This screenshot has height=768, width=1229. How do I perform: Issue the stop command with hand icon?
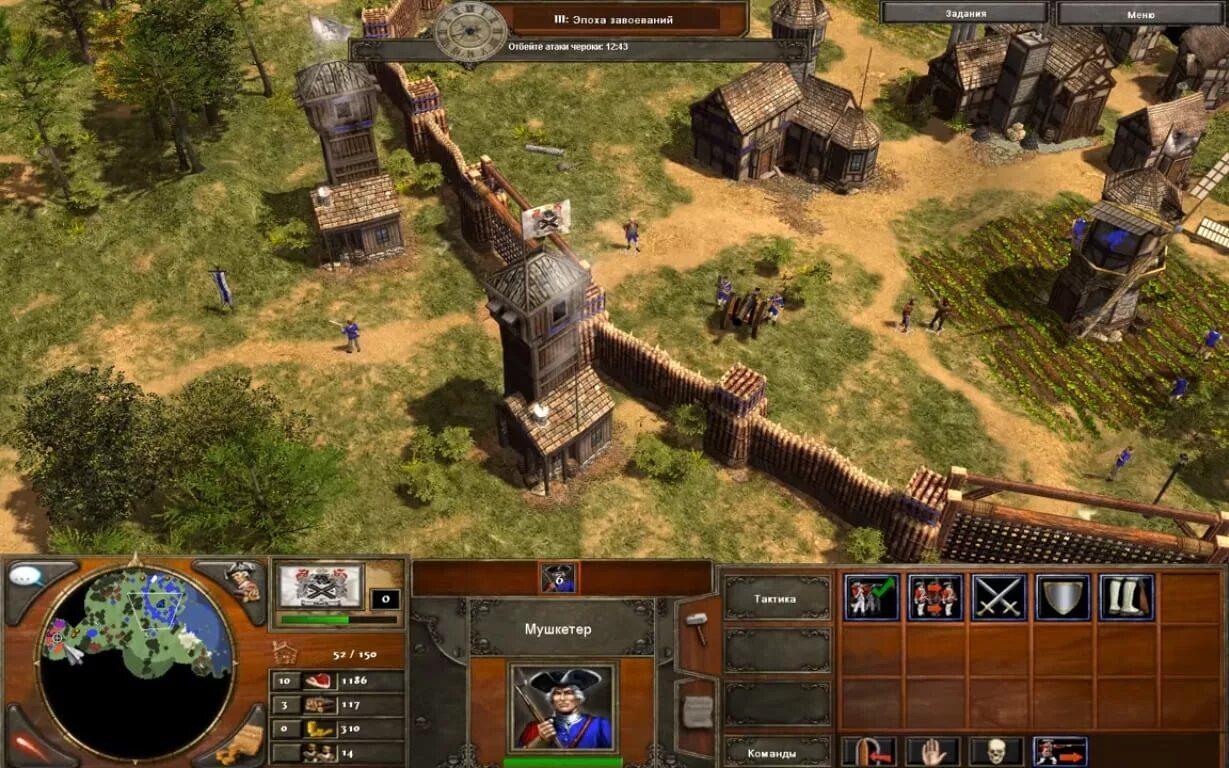point(932,751)
